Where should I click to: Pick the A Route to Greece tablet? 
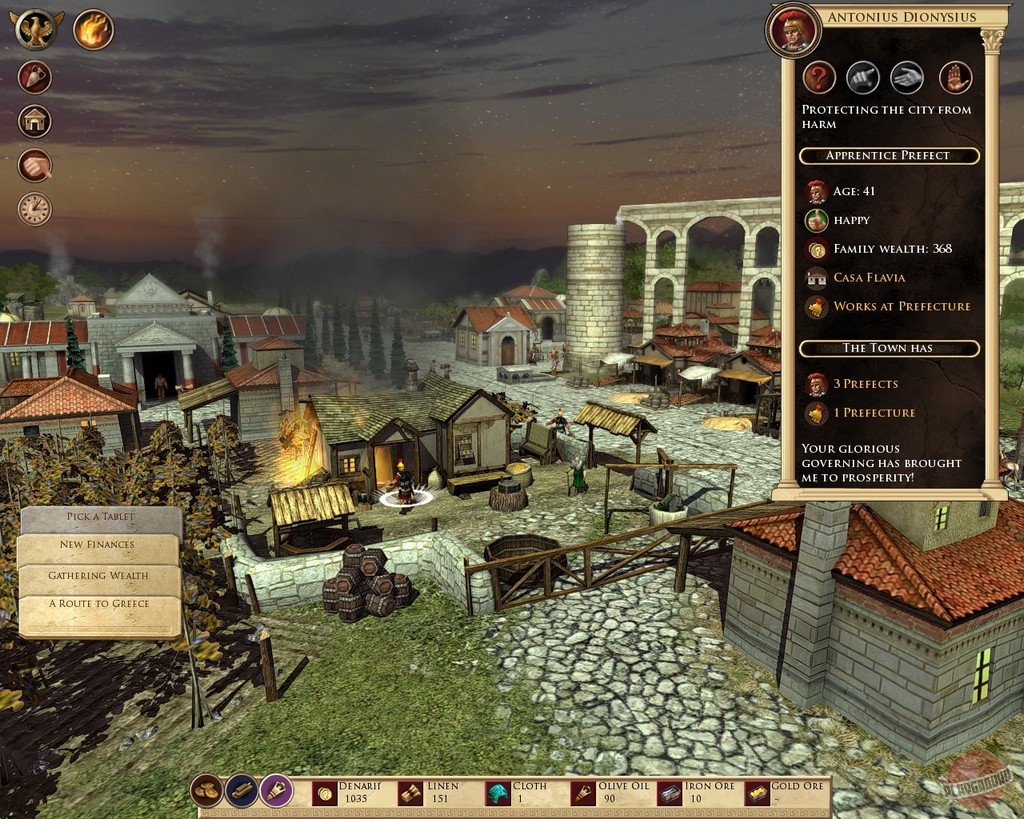pyautogui.click(x=98, y=604)
